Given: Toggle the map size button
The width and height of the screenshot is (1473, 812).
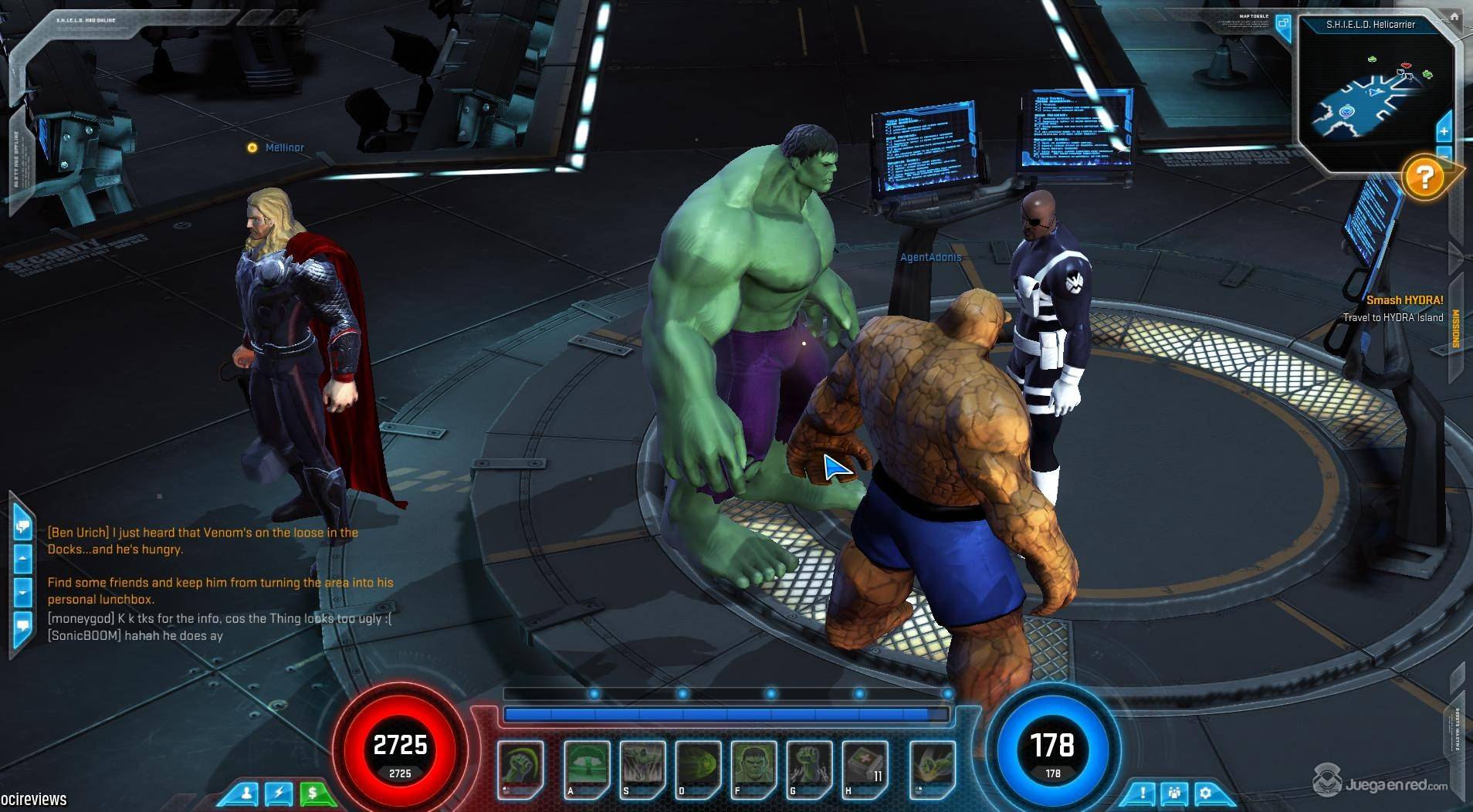Looking at the screenshot, I should (1283, 23).
